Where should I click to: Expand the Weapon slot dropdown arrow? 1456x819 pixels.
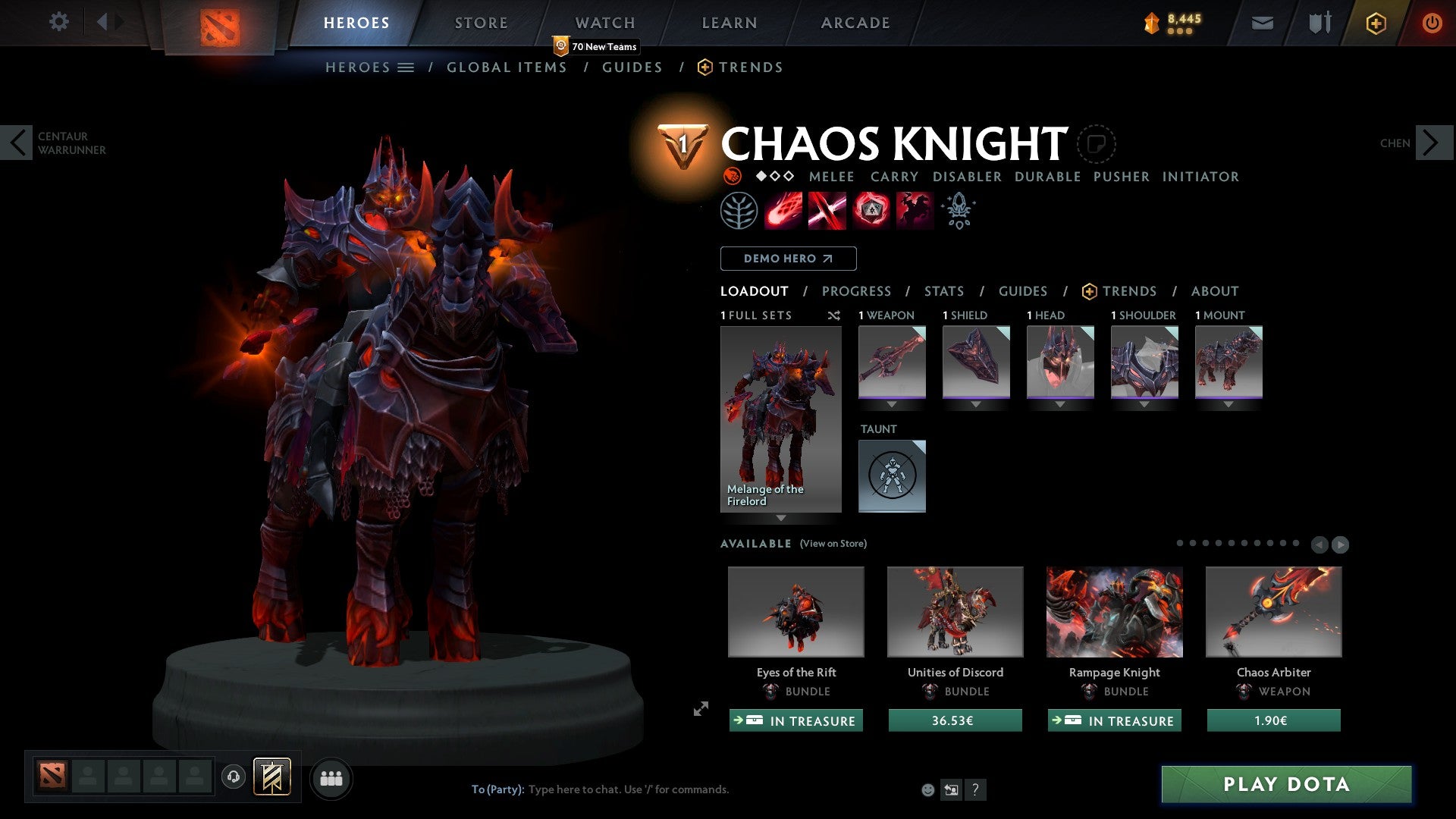click(x=892, y=403)
